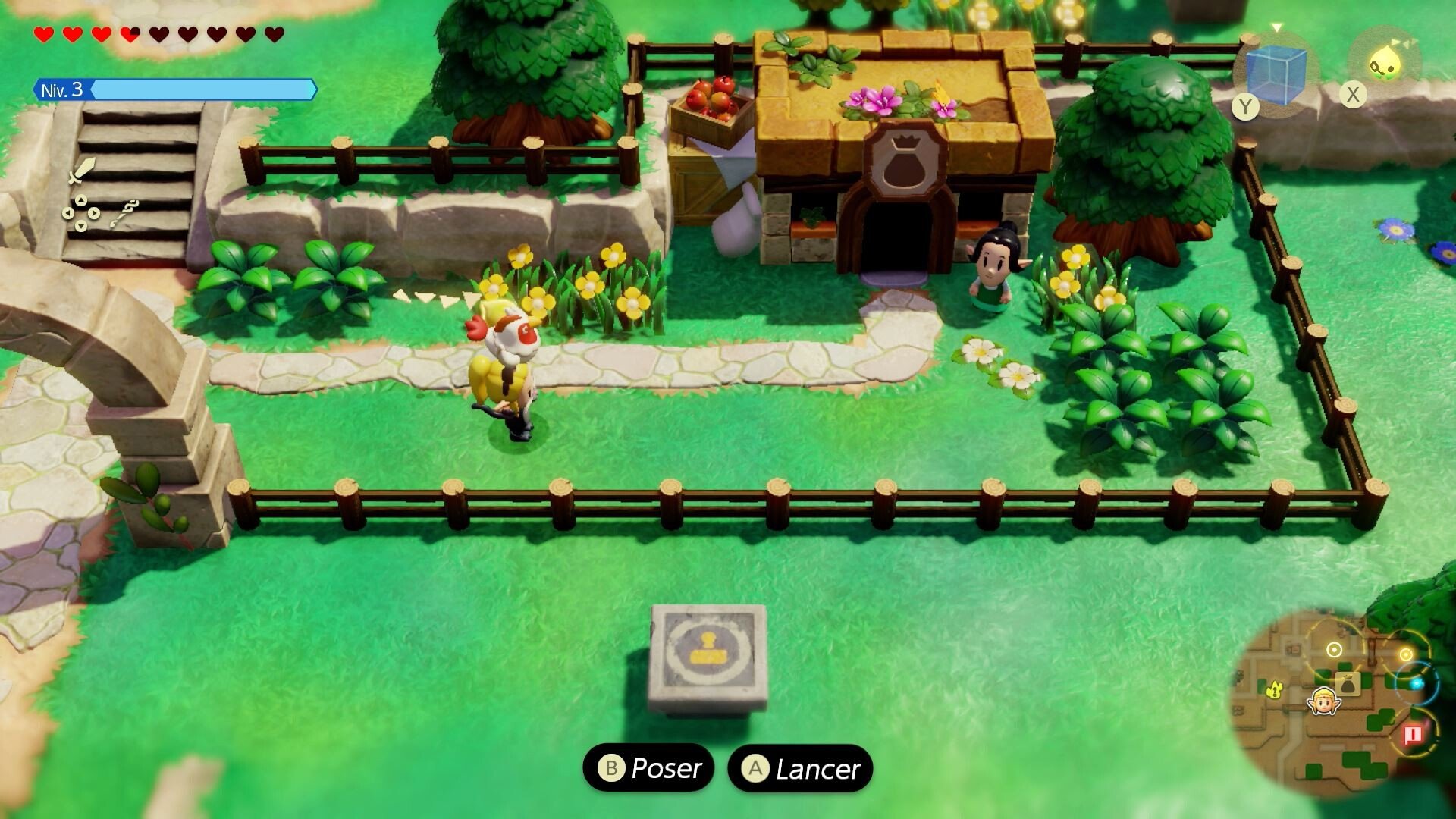This screenshot has width=1456, height=819.
Task: Select the sword icon on the HUD
Action: point(82,171)
